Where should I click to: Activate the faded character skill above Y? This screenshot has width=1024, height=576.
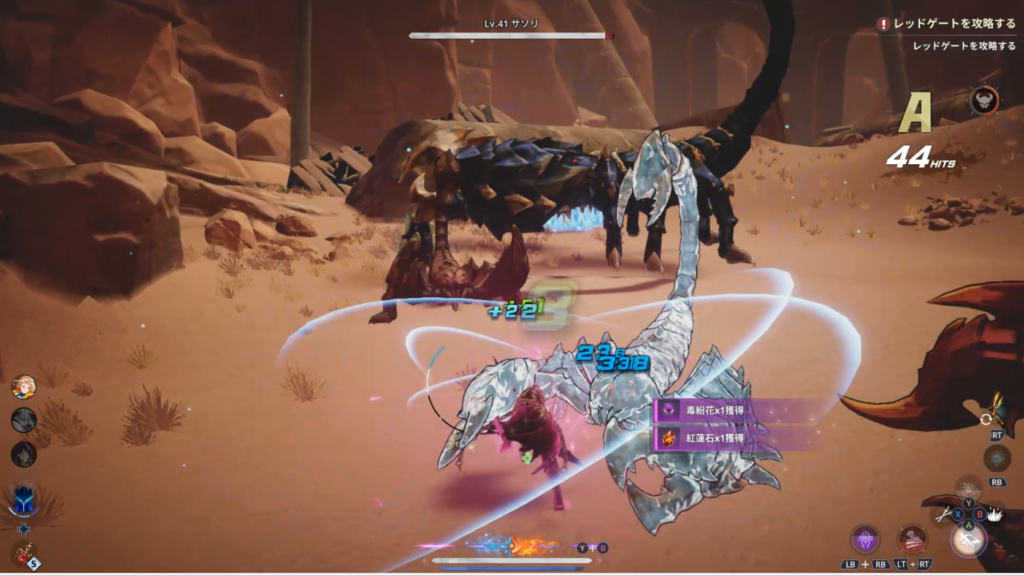click(967, 488)
